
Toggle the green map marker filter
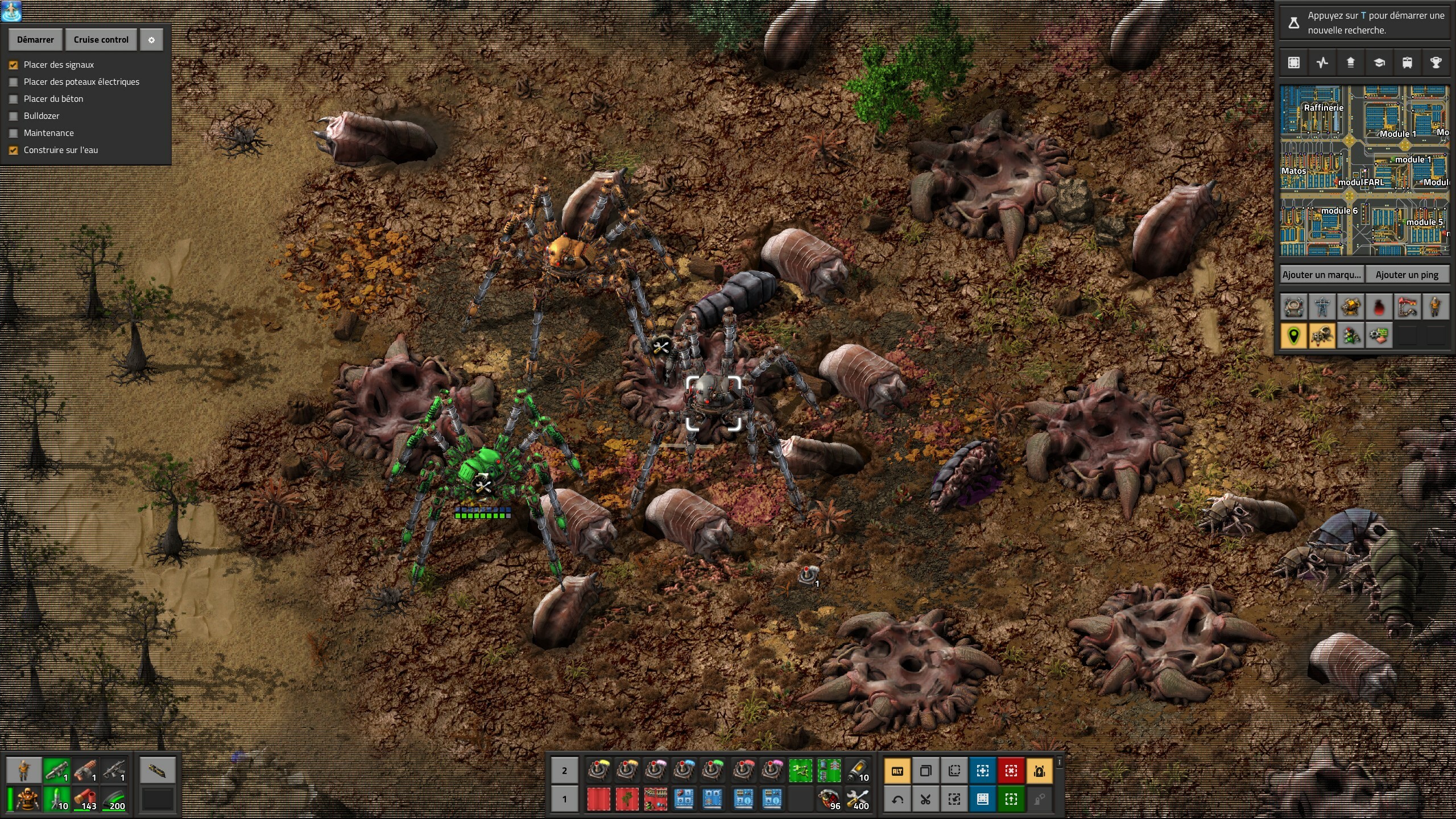click(1293, 336)
